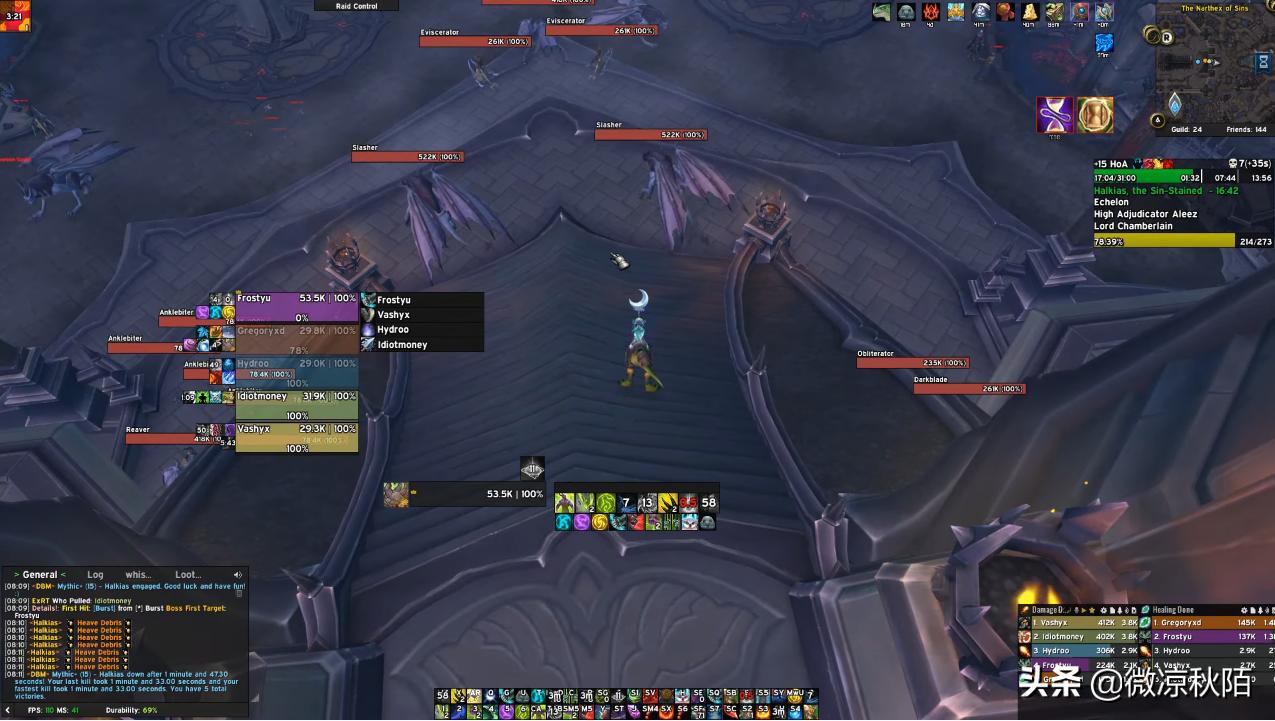Show the Guild count on the minimap panel
Viewport: 1275px width, 721px height.
point(1187,130)
